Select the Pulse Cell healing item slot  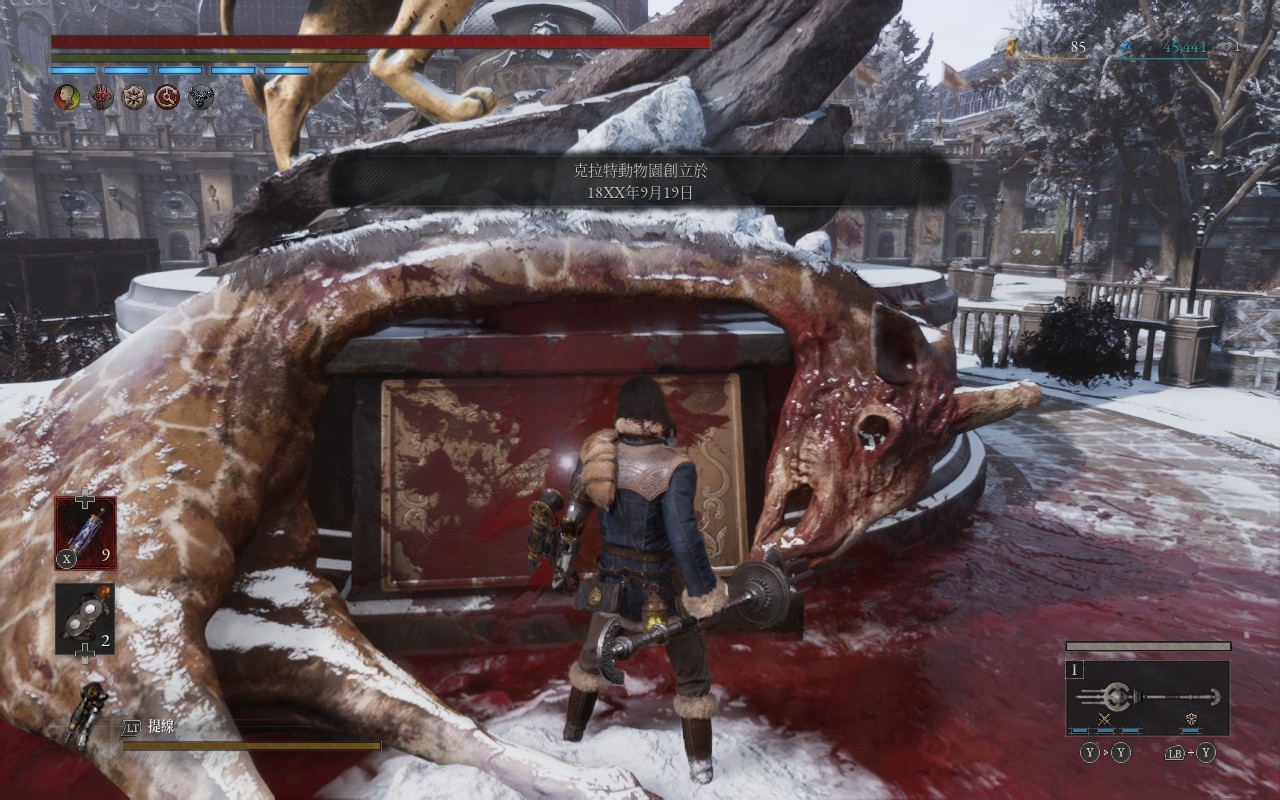[x=85, y=532]
